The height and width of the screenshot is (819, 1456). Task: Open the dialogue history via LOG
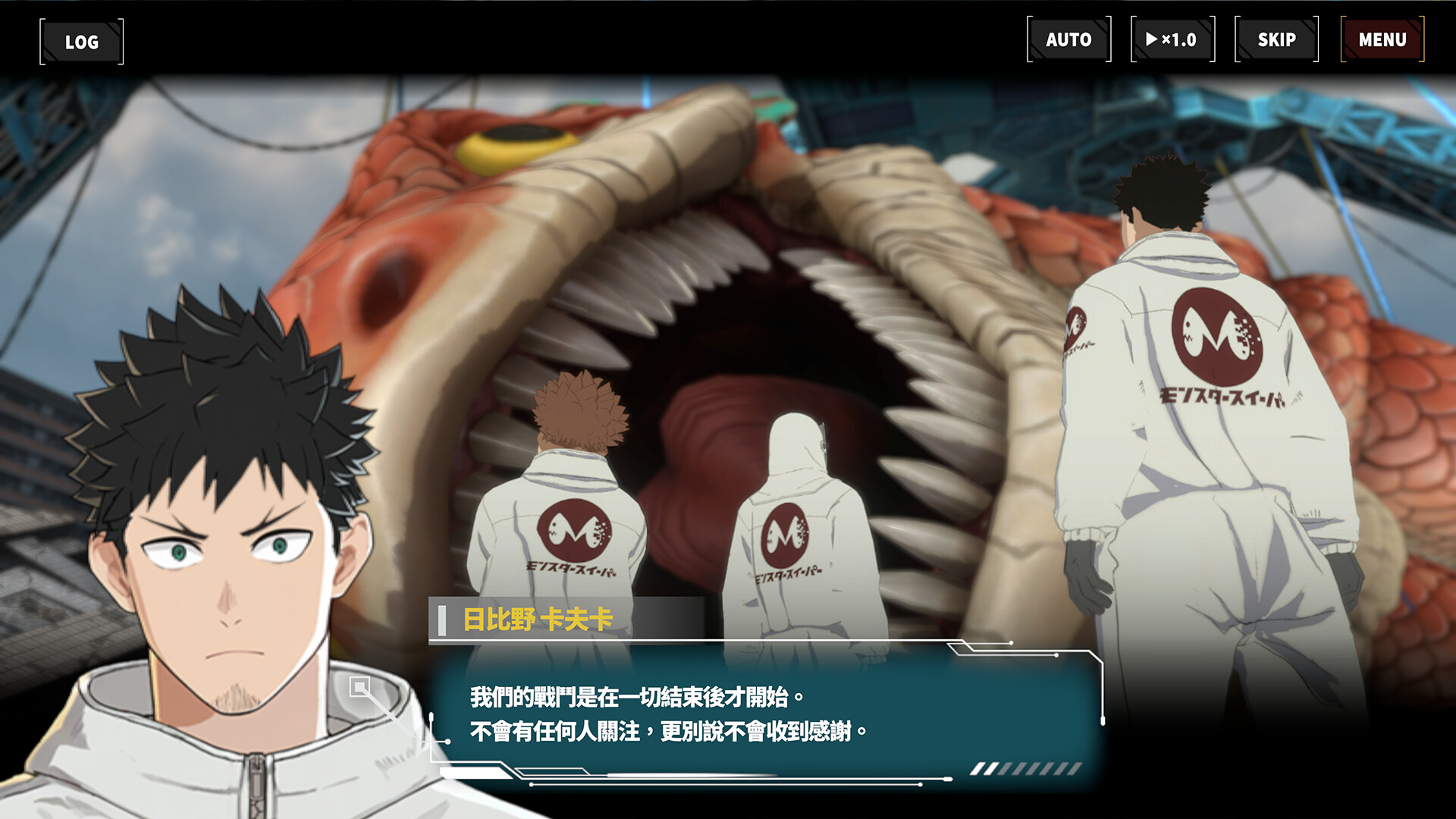(81, 42)
